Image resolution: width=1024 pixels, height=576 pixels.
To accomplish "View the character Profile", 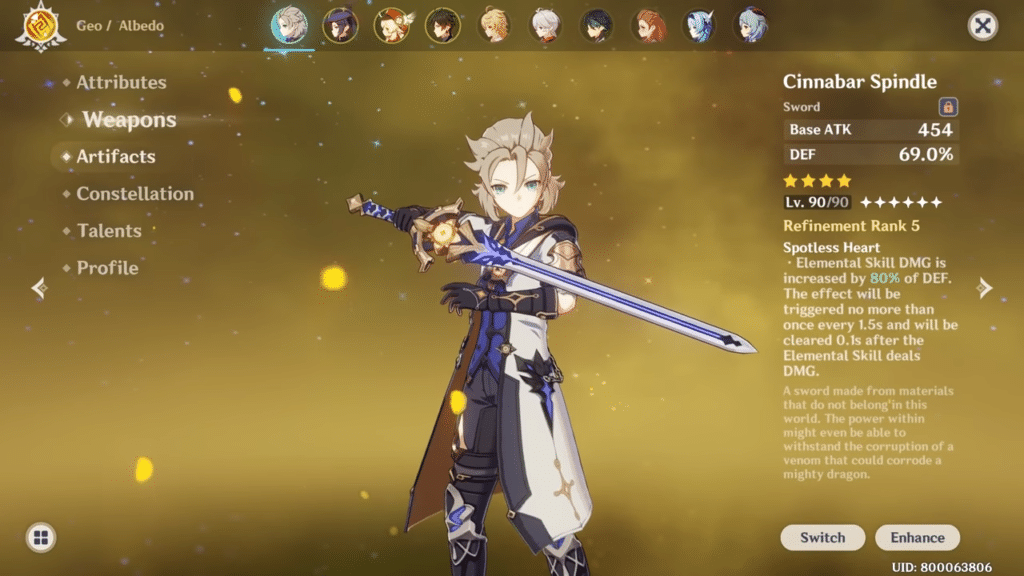I will pos(107,268).
